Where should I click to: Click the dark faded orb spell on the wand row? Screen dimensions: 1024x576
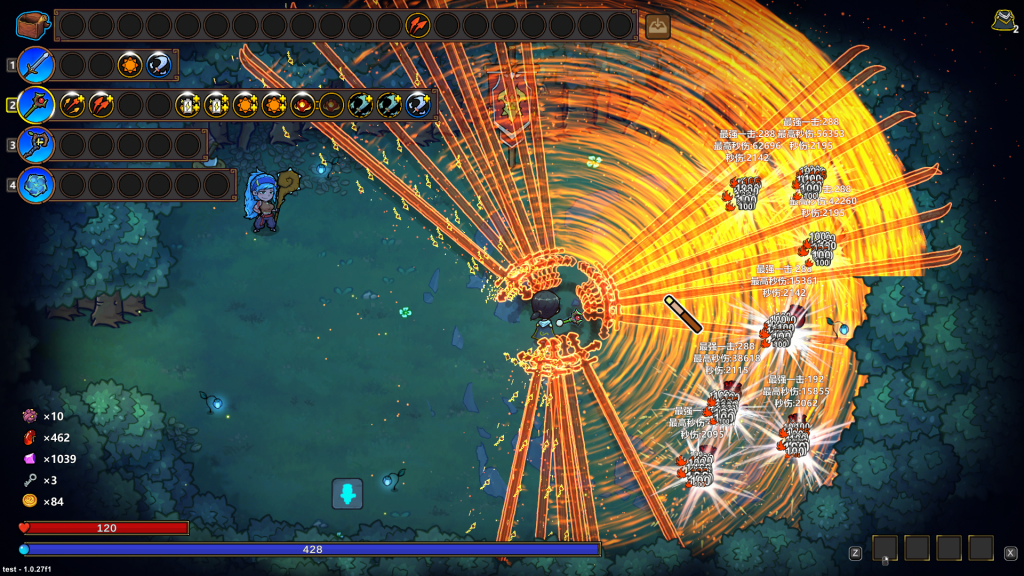pyautogui.click(x=332, y=105)
